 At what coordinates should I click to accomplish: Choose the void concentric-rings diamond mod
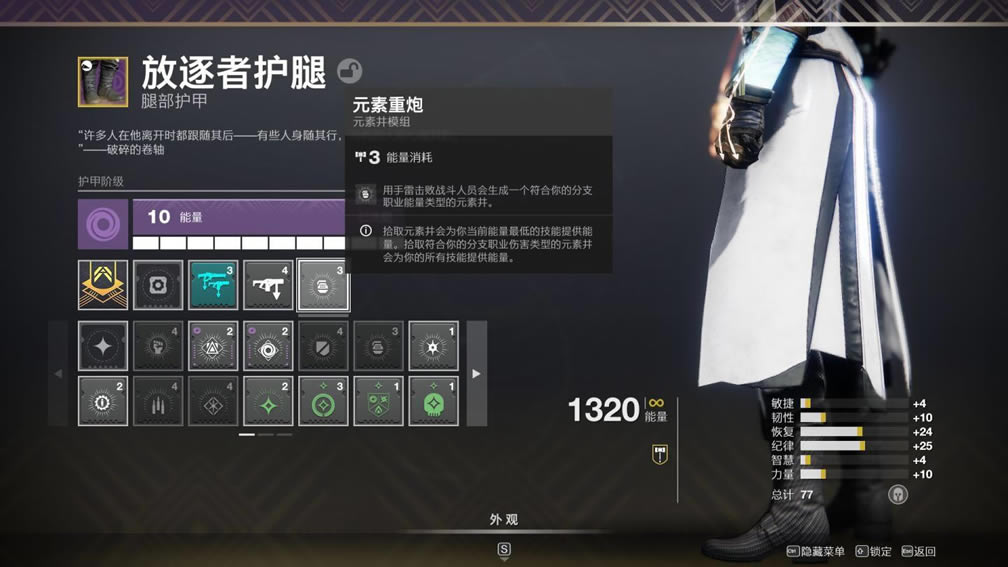click(268, 346)
